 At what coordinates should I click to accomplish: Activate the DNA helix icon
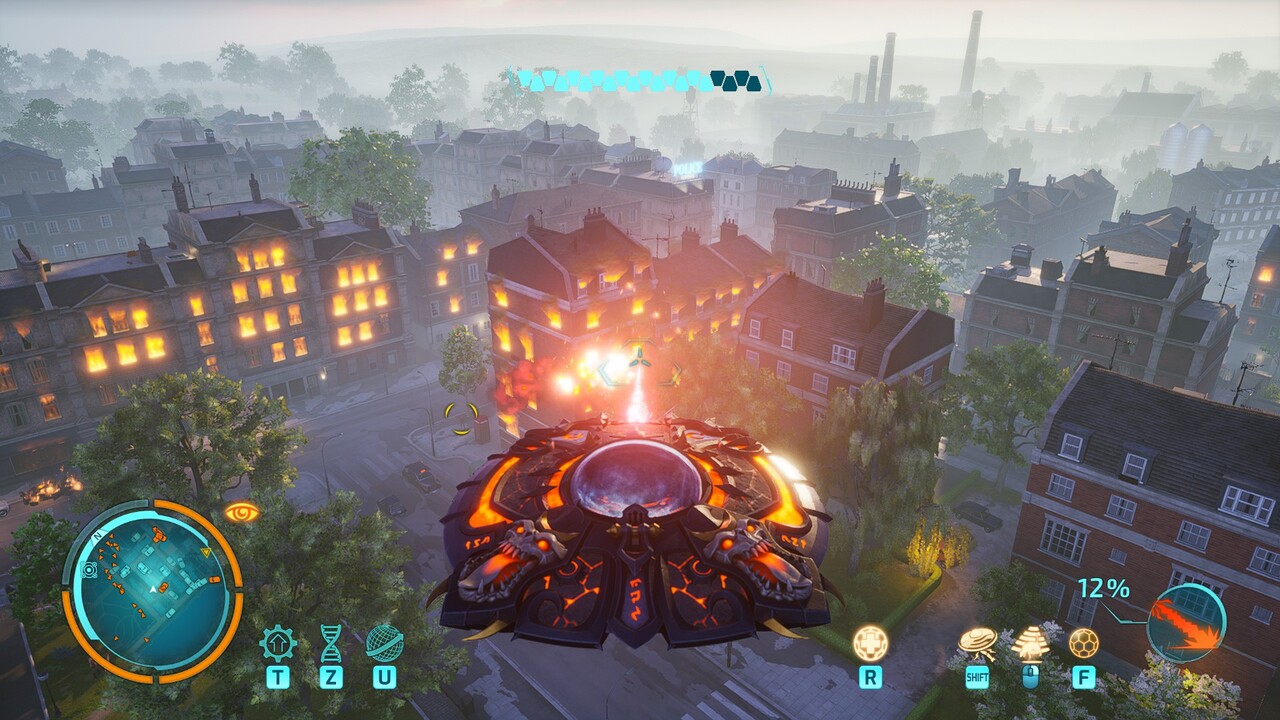point(330,643)
